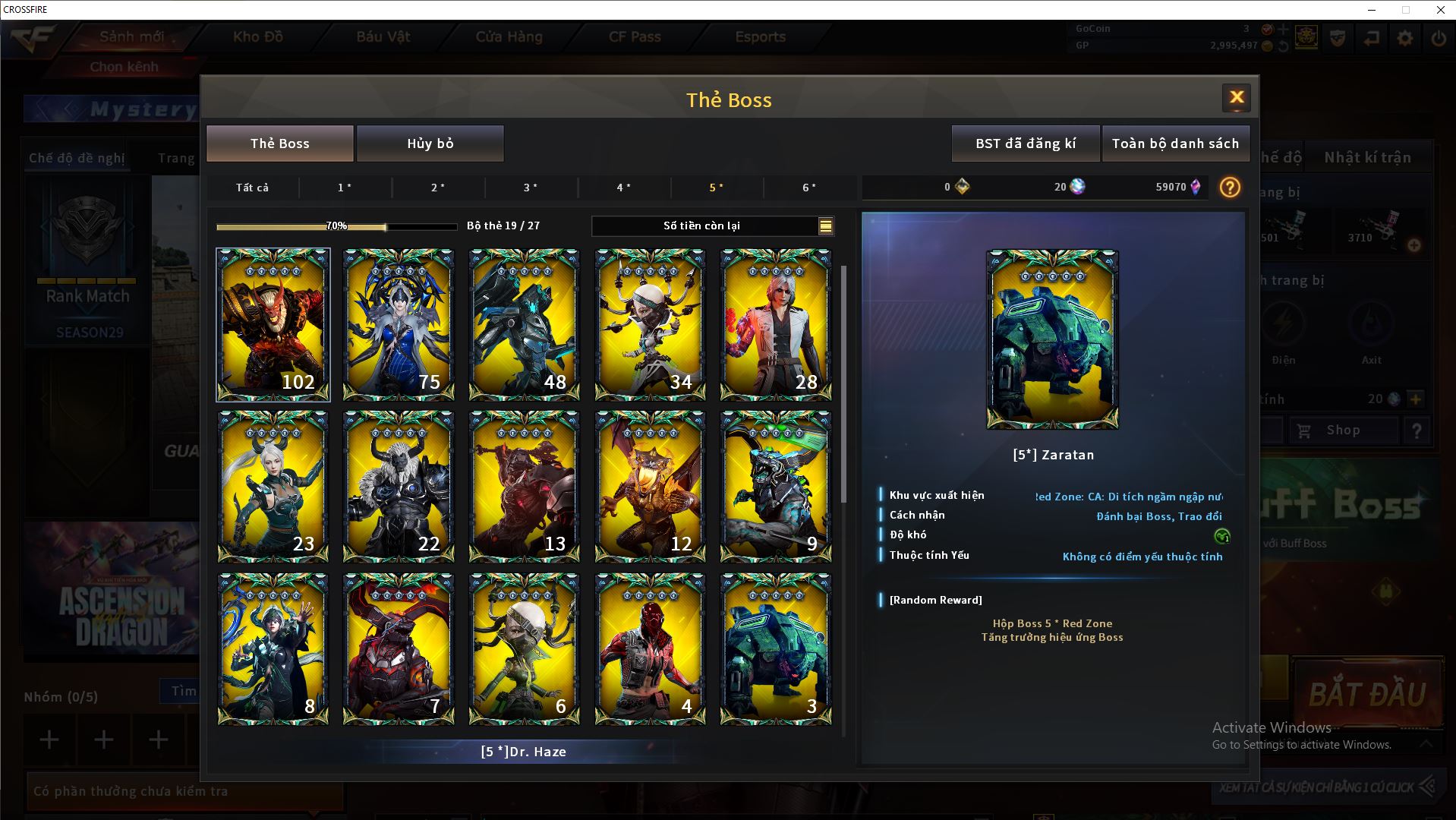Switch to the Hủy bỏ tab
The image size is (1456, 820).
[x=430, y=143]
